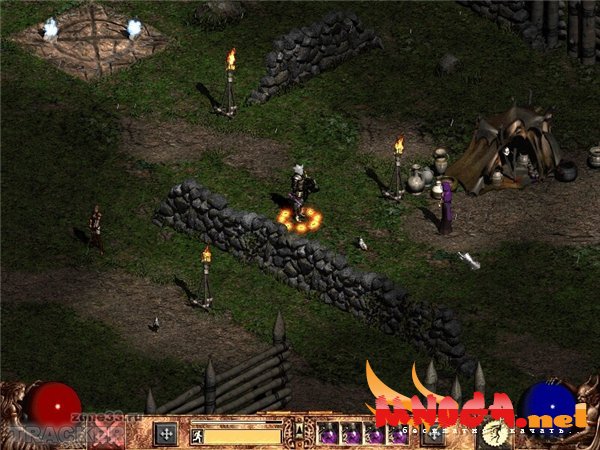
Task: Open the right mouse skill selector
Action: [x=433, y=434]
